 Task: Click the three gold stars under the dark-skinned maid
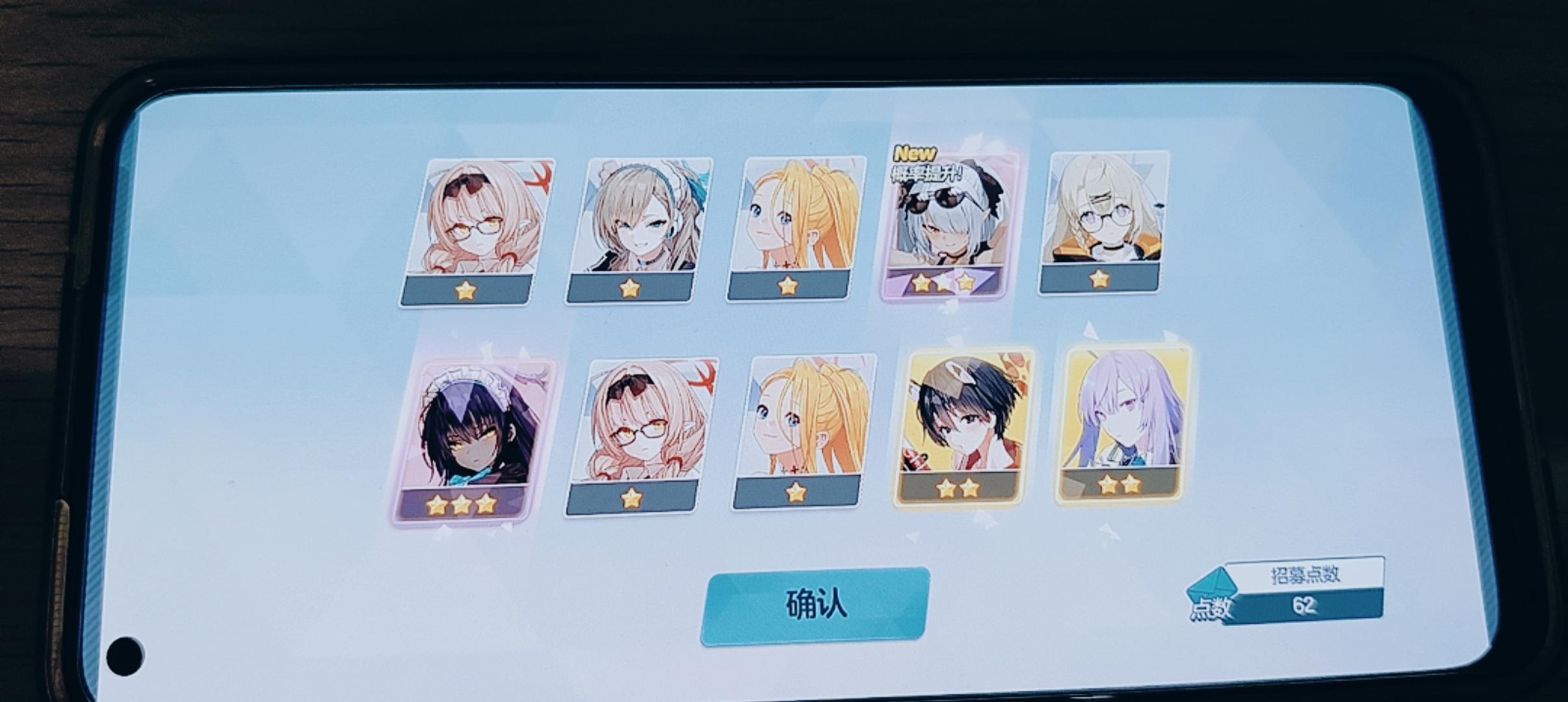click(462, 504)
